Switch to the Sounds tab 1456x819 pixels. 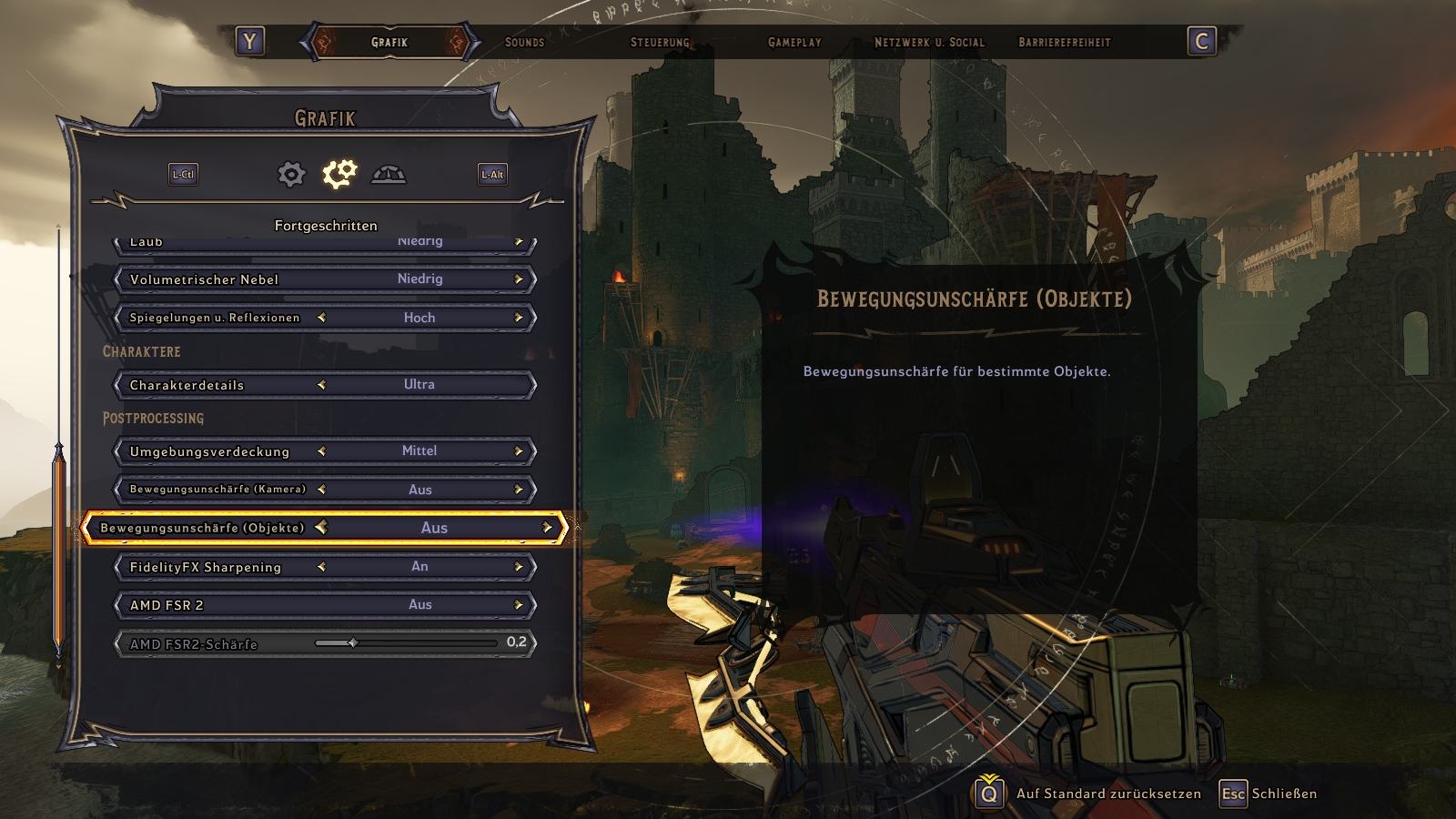(524, 42)
